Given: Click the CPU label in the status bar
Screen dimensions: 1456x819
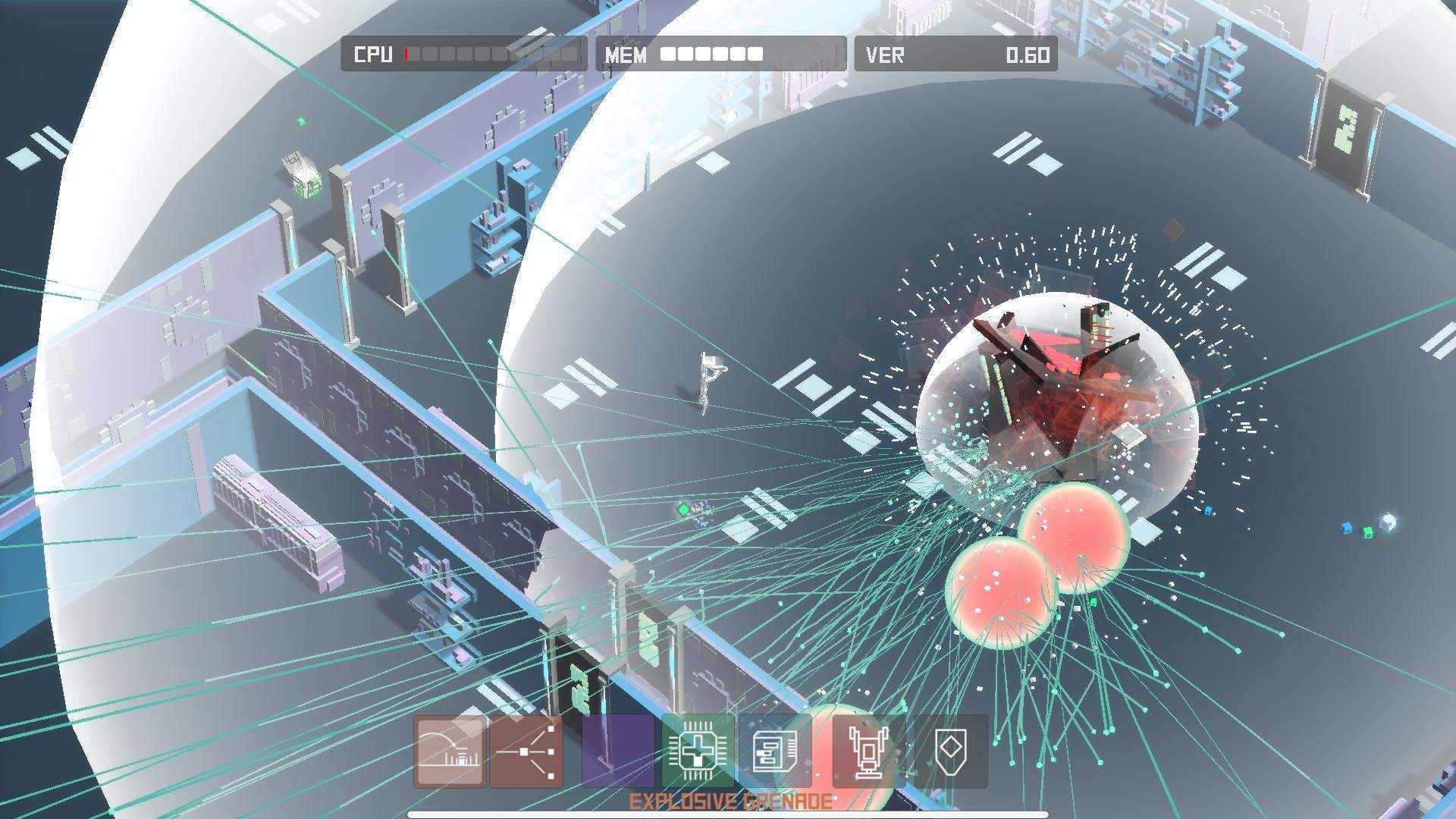Looking at the screenshot, I should [x=373, y=55].
